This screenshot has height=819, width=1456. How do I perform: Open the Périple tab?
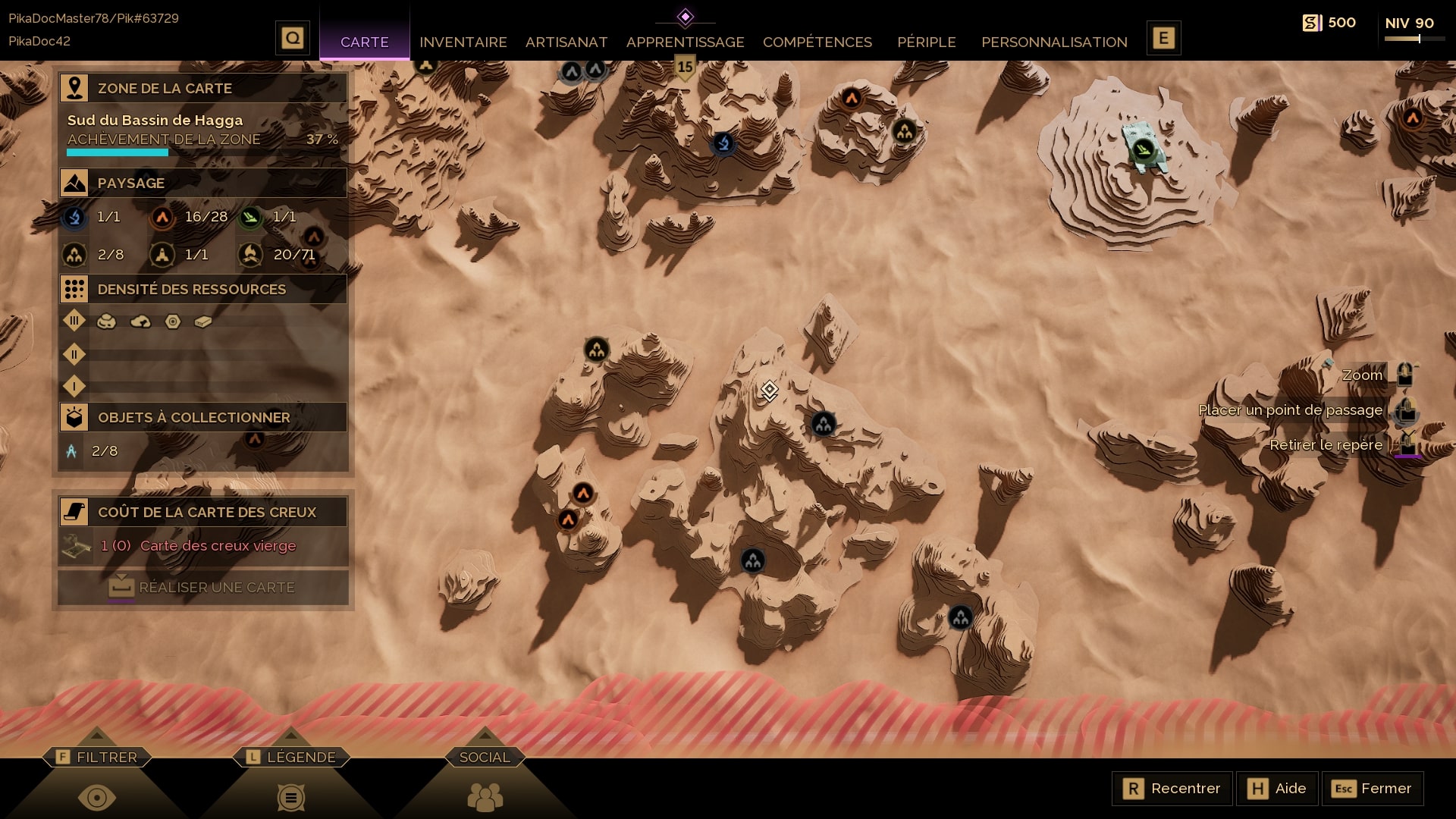point(926,42)
